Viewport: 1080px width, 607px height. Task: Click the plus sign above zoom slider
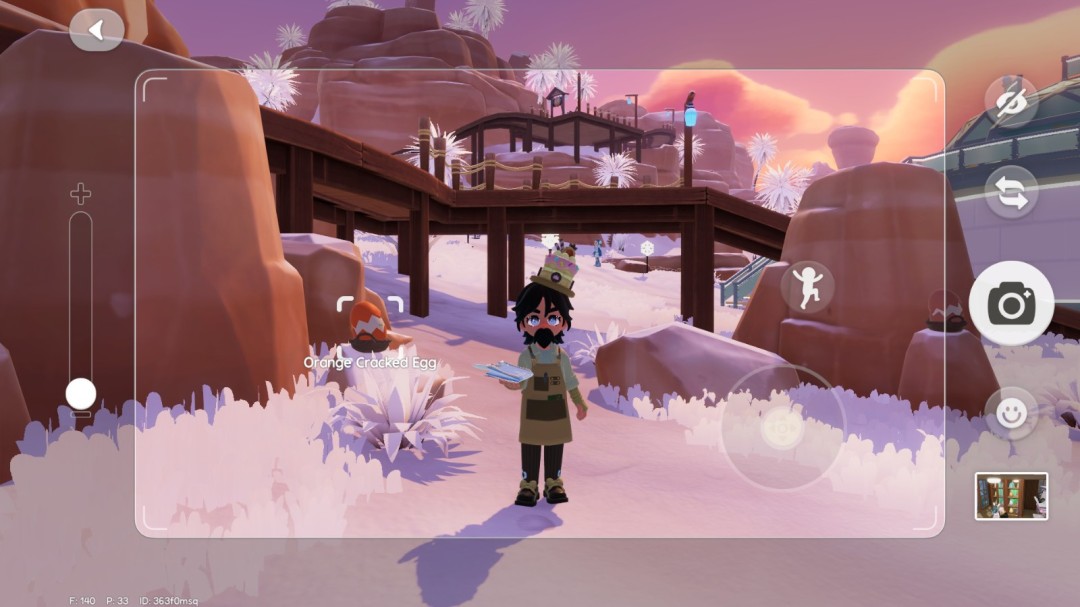coord(80,194)
